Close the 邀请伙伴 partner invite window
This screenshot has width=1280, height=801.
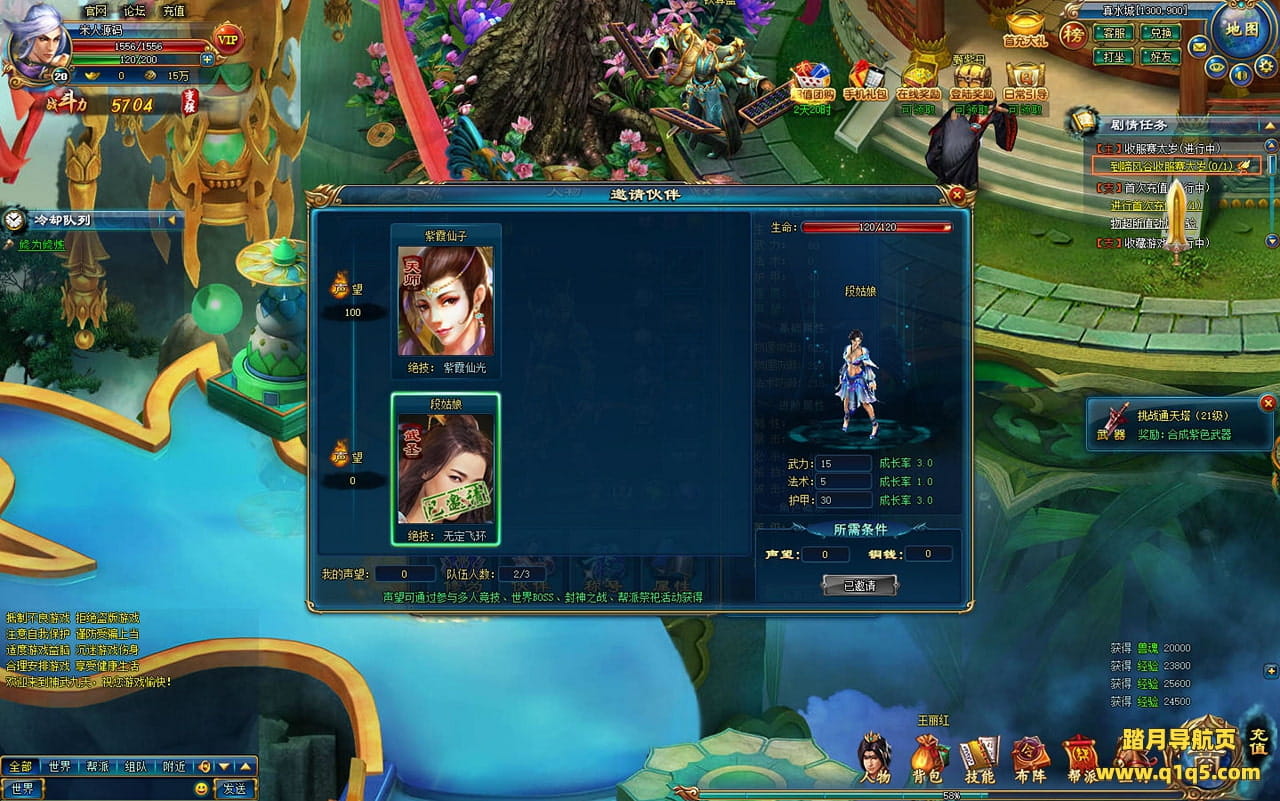click(957, 195)
